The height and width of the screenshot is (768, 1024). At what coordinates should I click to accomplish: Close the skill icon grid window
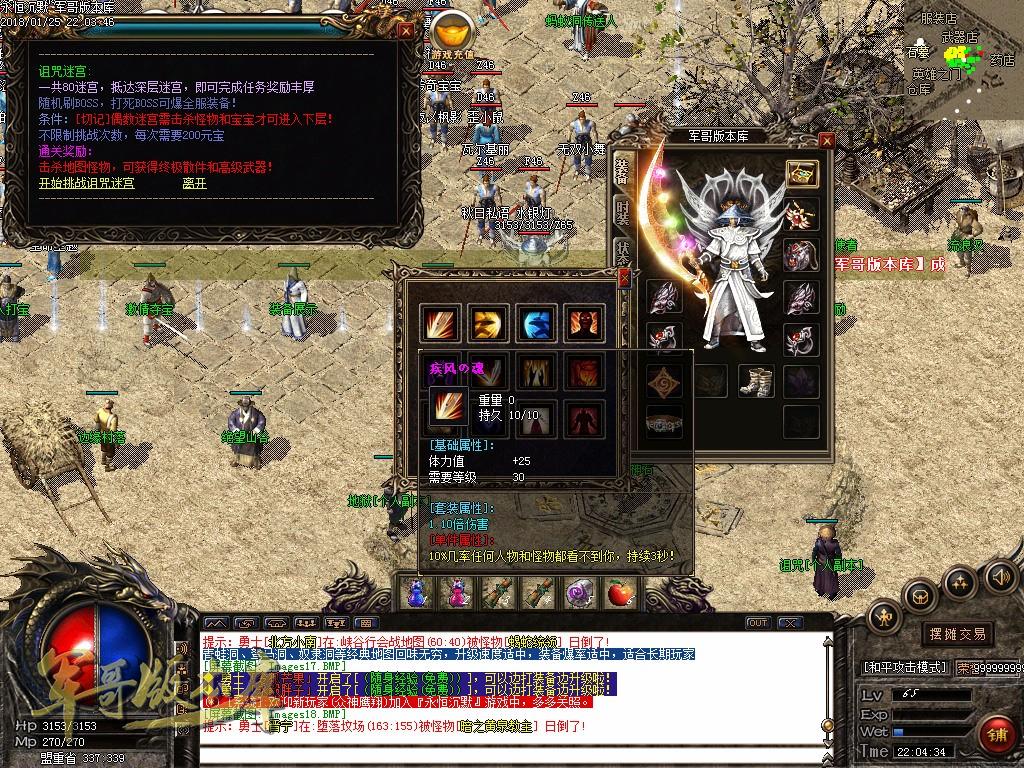click(624, 276)
